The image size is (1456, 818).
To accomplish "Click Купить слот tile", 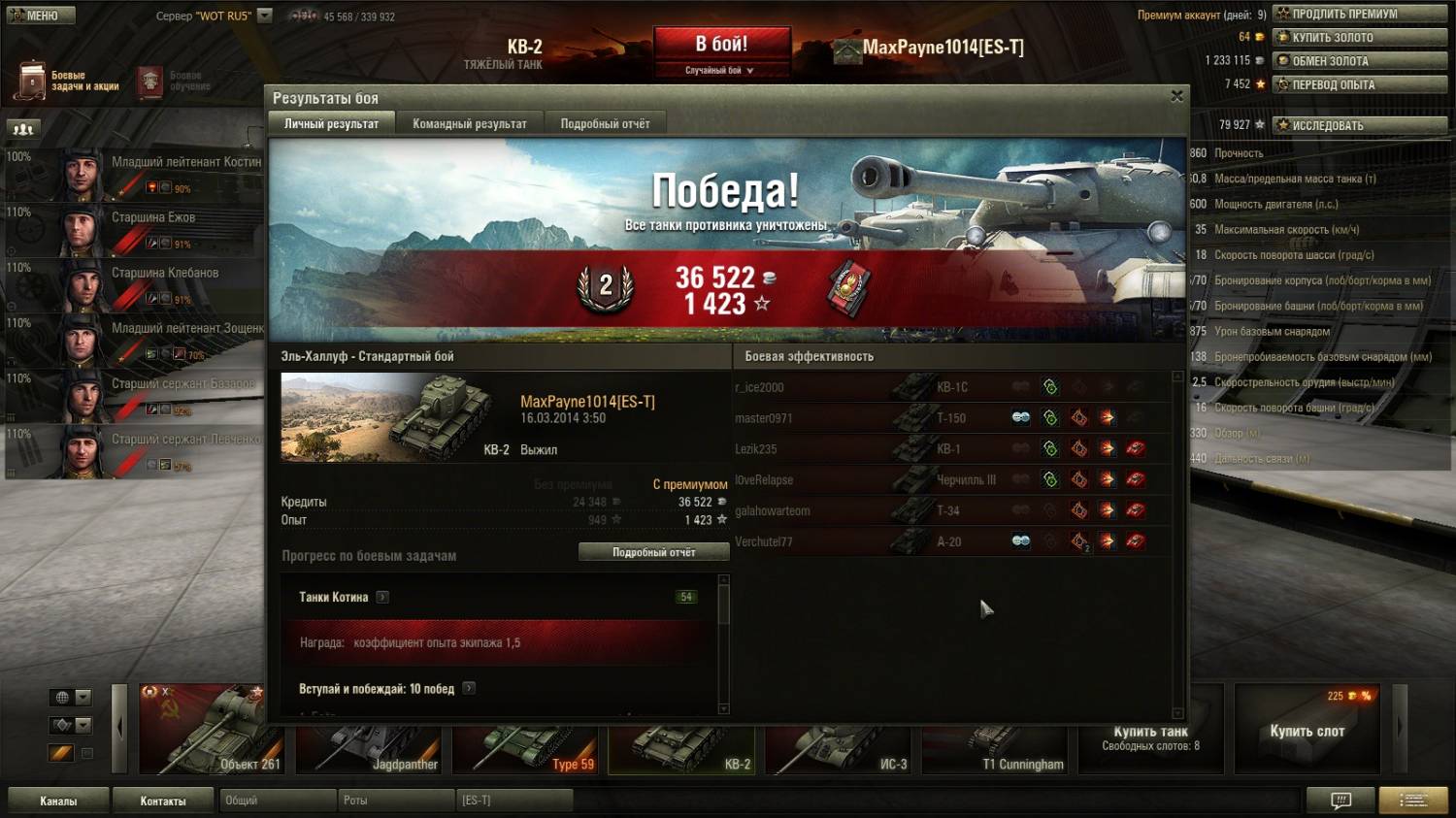I will click(x=1307, y=730).
